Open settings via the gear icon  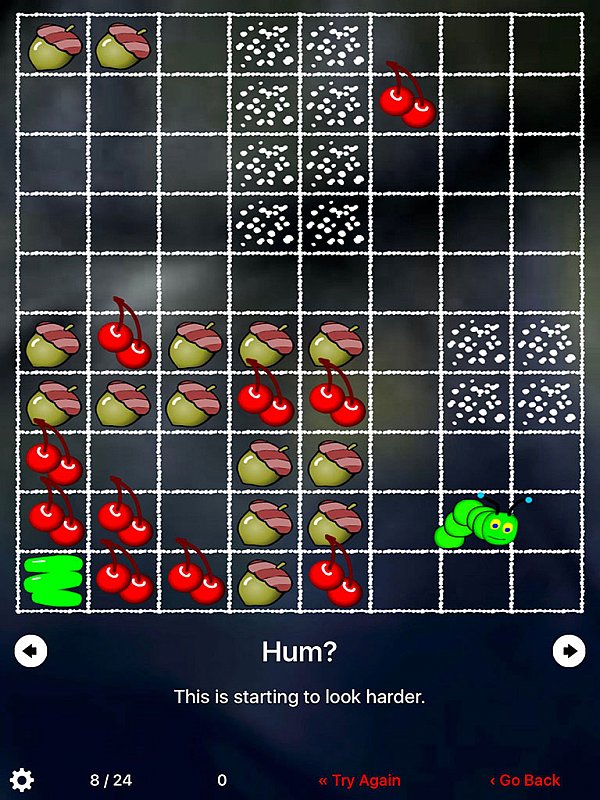(x=22, y=780)
